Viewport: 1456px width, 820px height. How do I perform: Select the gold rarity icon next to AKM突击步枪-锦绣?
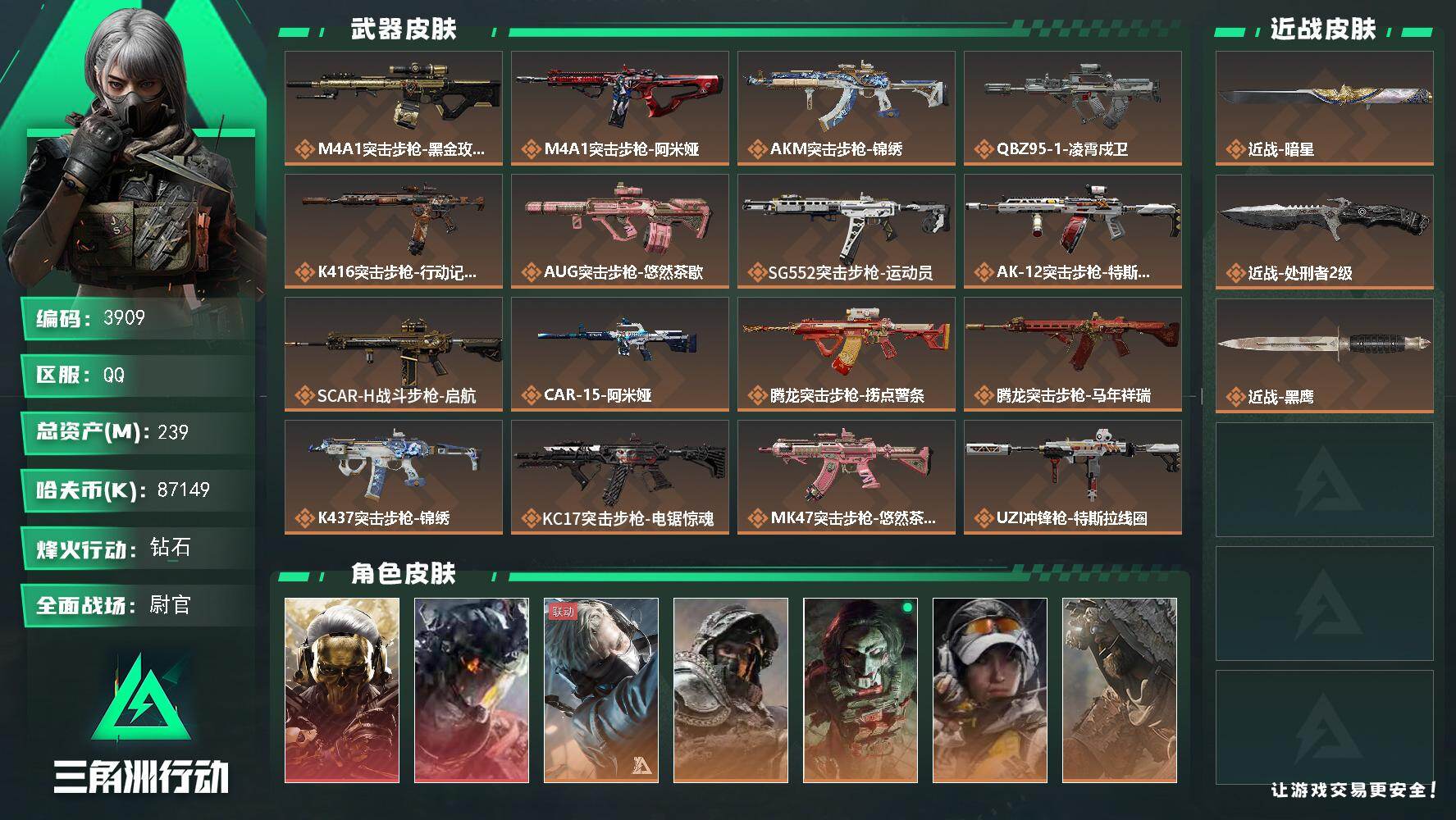coord(759,149)
